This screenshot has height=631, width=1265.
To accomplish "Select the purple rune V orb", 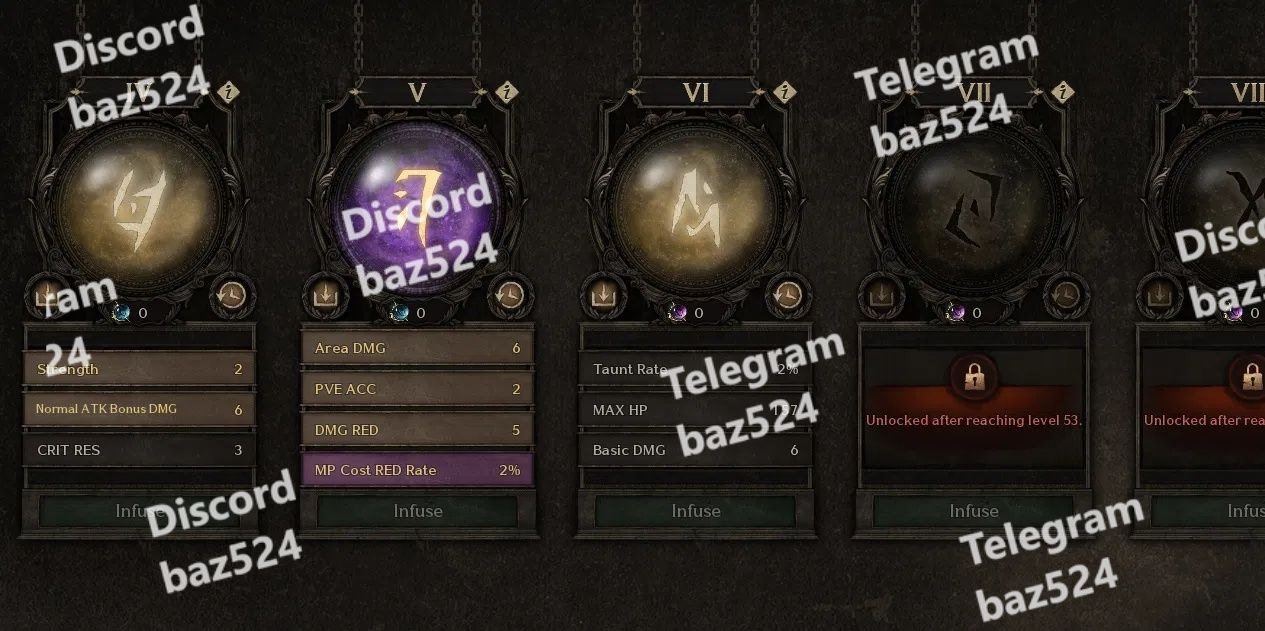I will (x=417, y=205).
